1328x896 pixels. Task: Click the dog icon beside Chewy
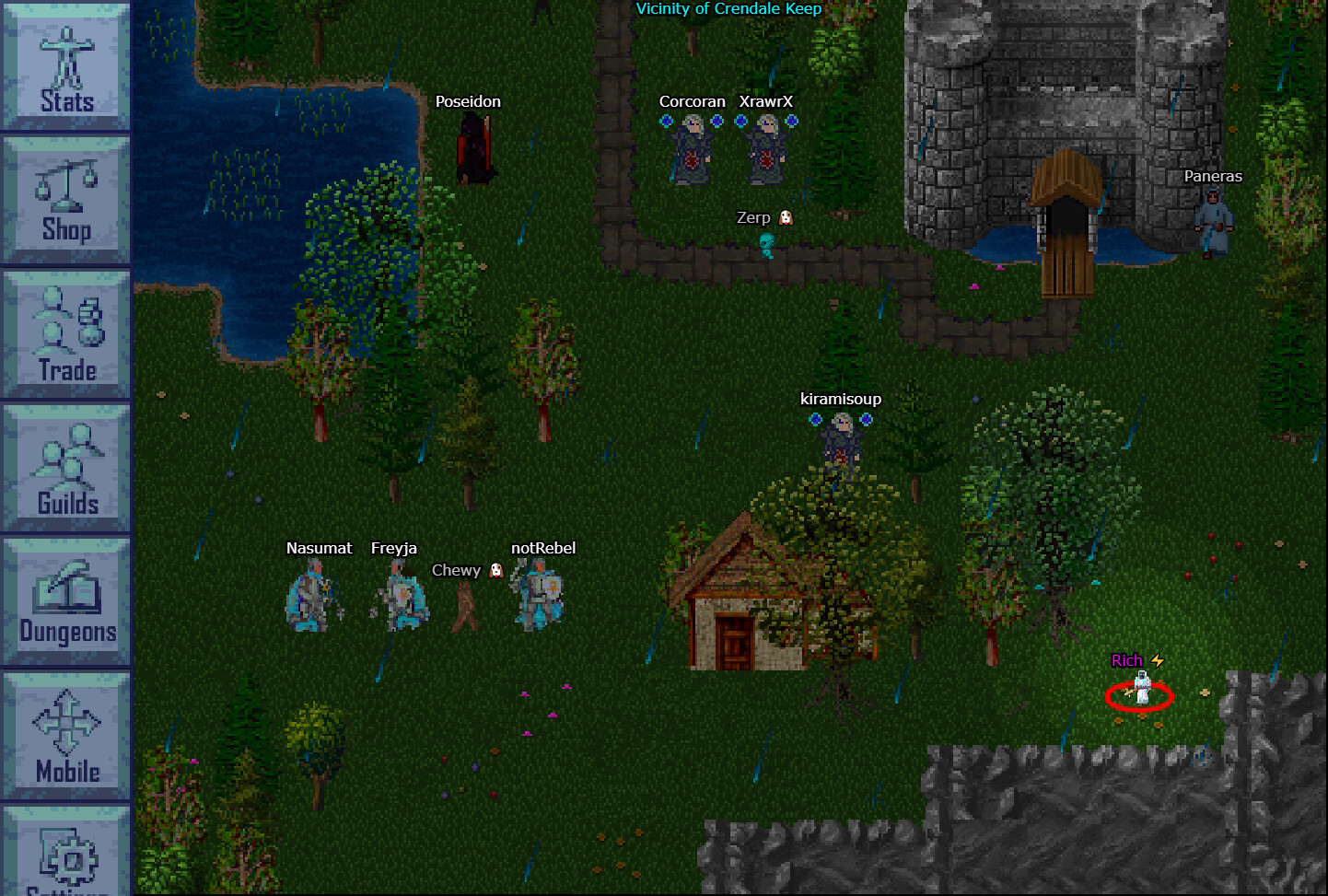(495, 571)
